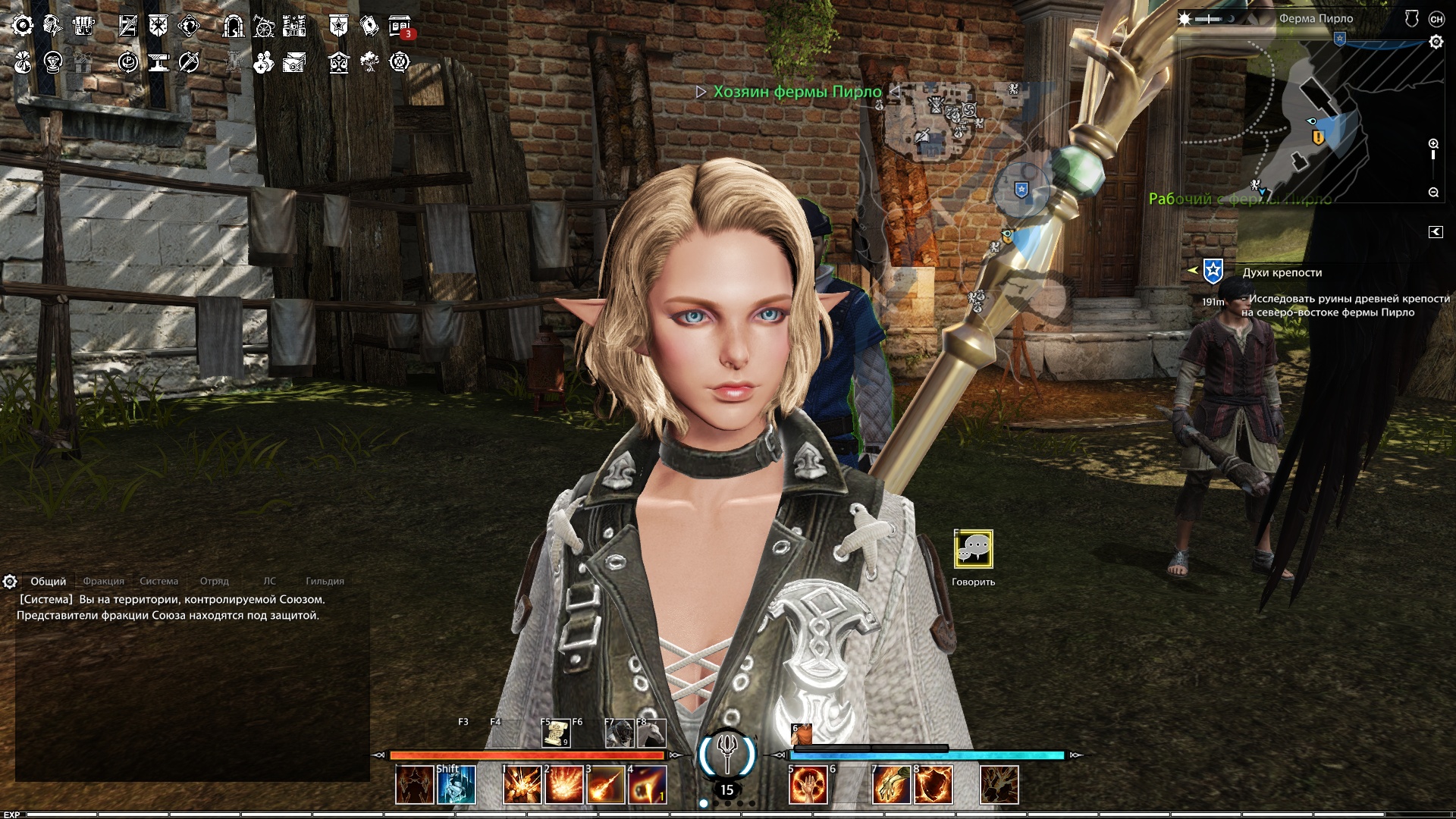The width and height of the screenshot is (1456, 819).
Task: Activate the fireball skill in slot 3
Action: 606,785
